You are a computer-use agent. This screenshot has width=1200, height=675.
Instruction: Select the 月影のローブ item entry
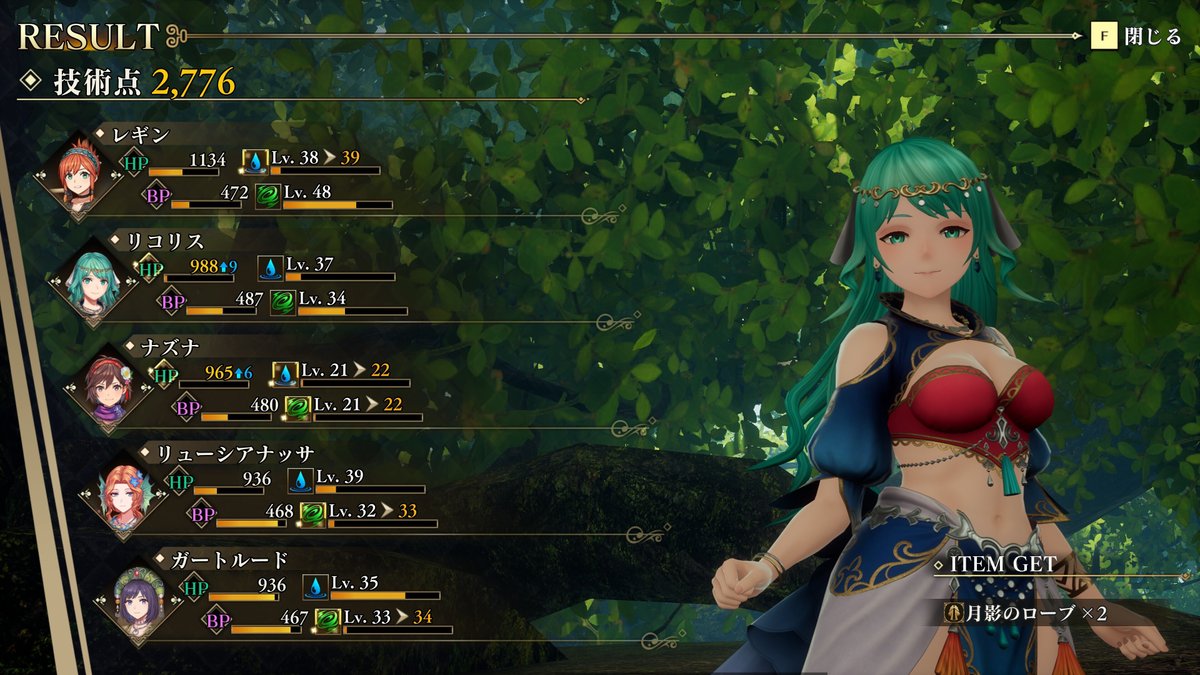1028,613
